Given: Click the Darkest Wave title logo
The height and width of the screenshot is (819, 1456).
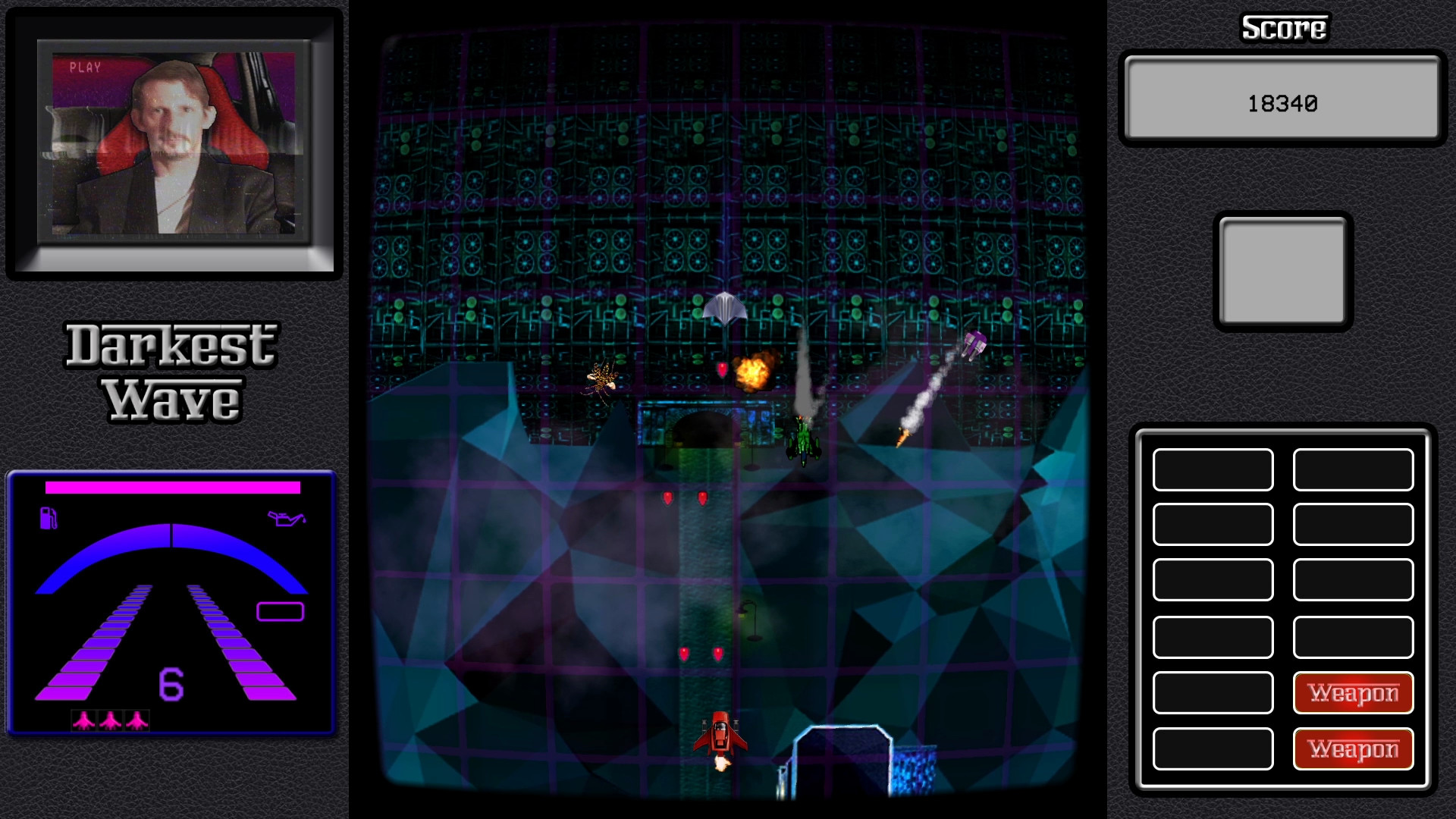Looking at the screenshot, I should [x=172, y=369].
